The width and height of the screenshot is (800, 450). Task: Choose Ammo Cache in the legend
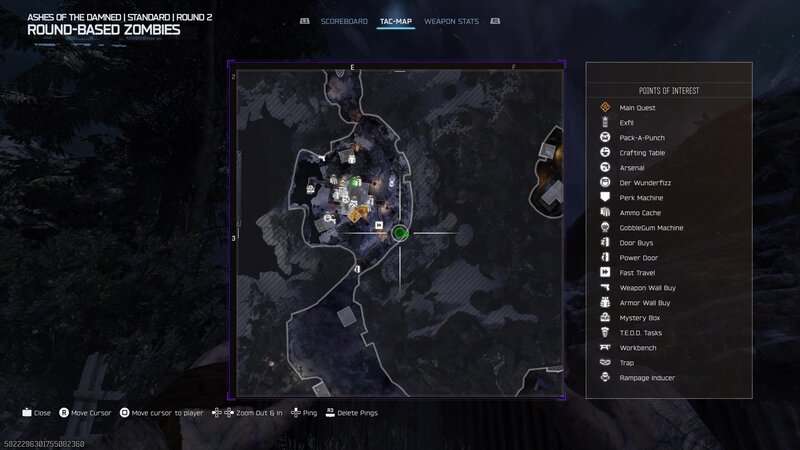coord(640,213)
